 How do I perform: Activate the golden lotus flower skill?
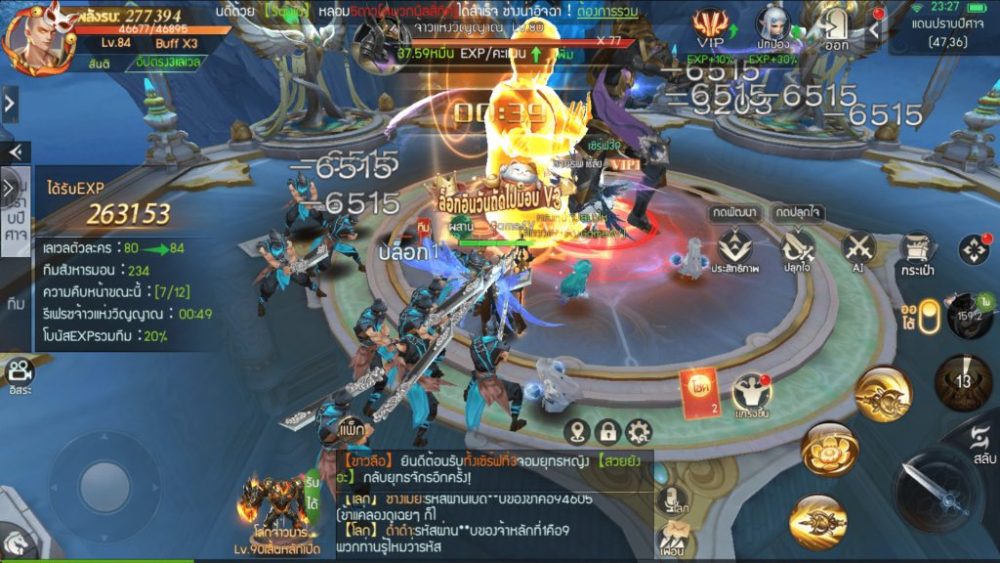tap(829, 450)
